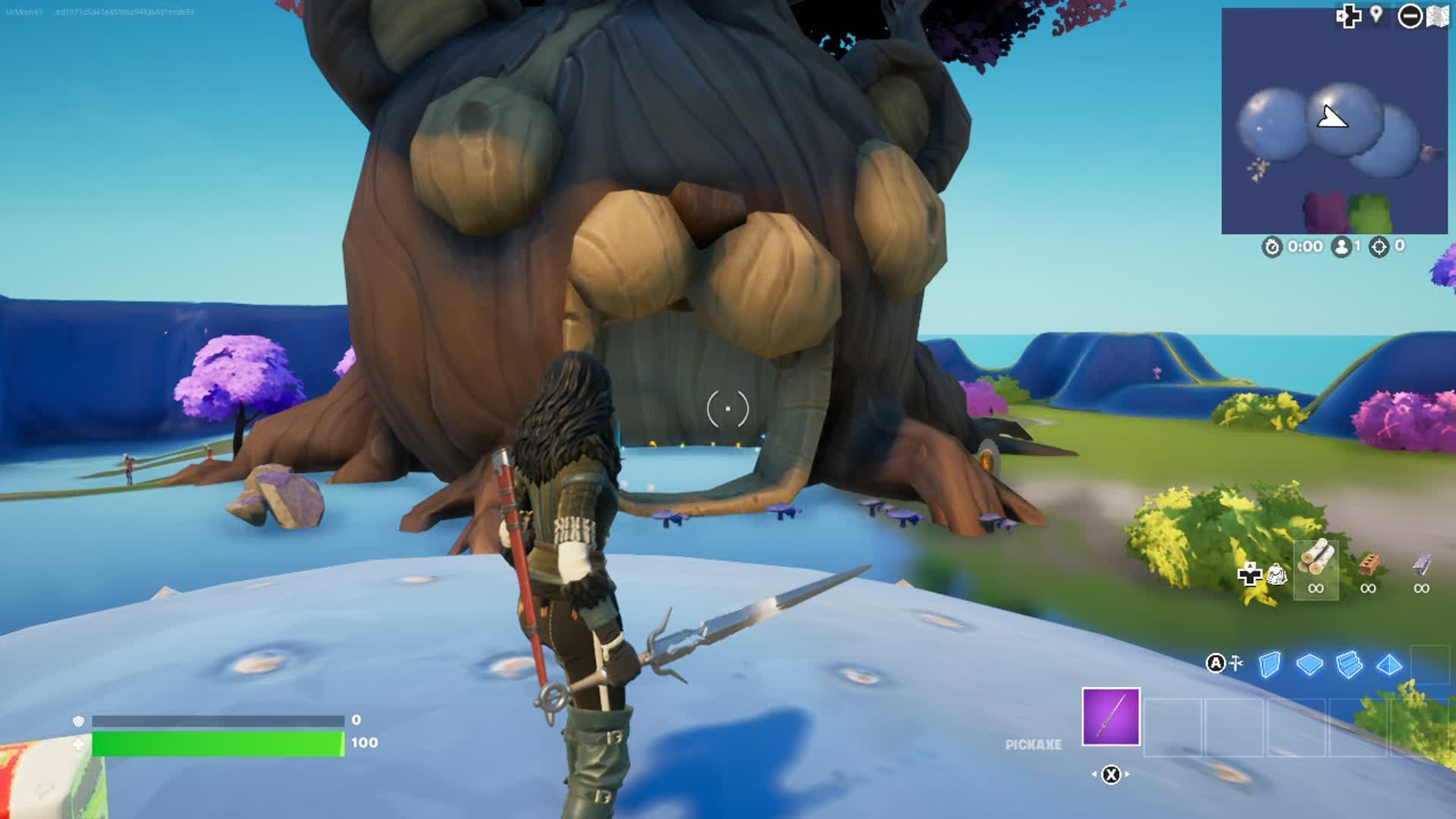Image resolution: width=1456 pixels, height=819 pixels.
Task: Select the pyramid roof building piece
Action: coord(1389,665)
